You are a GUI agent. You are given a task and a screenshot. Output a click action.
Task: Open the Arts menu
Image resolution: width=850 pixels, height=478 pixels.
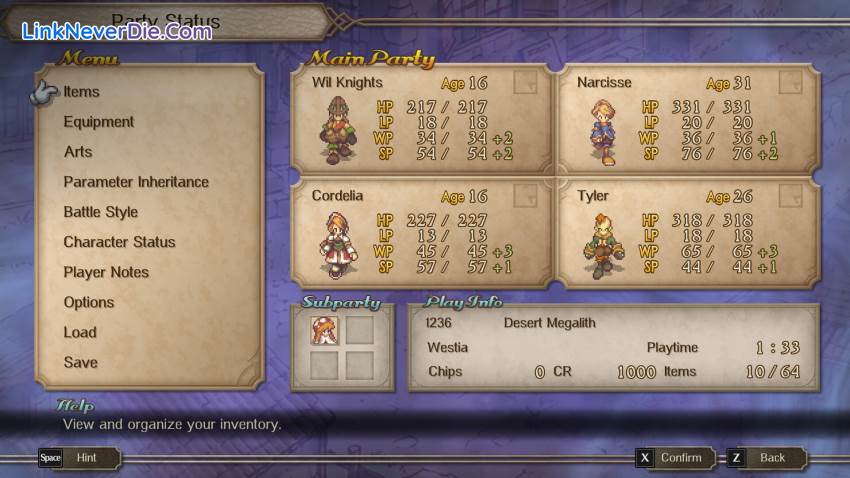click(78, 152)
